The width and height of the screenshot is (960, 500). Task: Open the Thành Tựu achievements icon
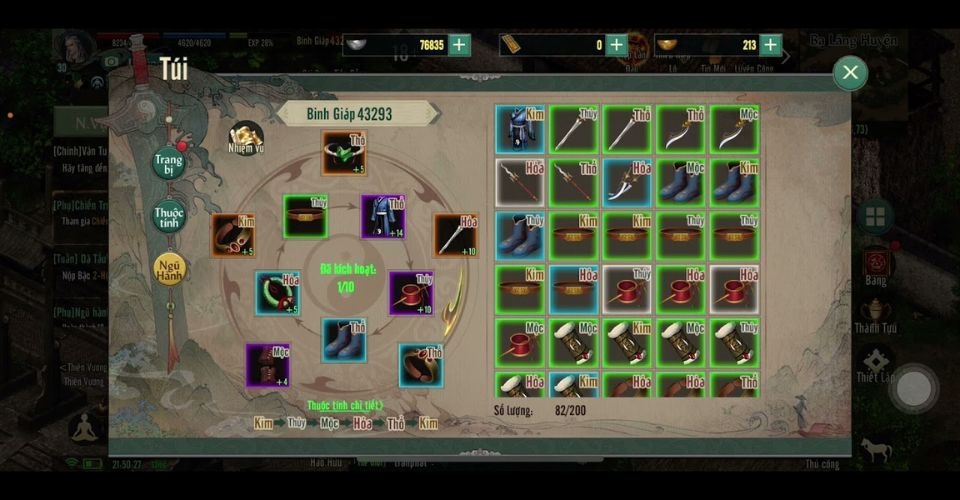click(876, 312)
